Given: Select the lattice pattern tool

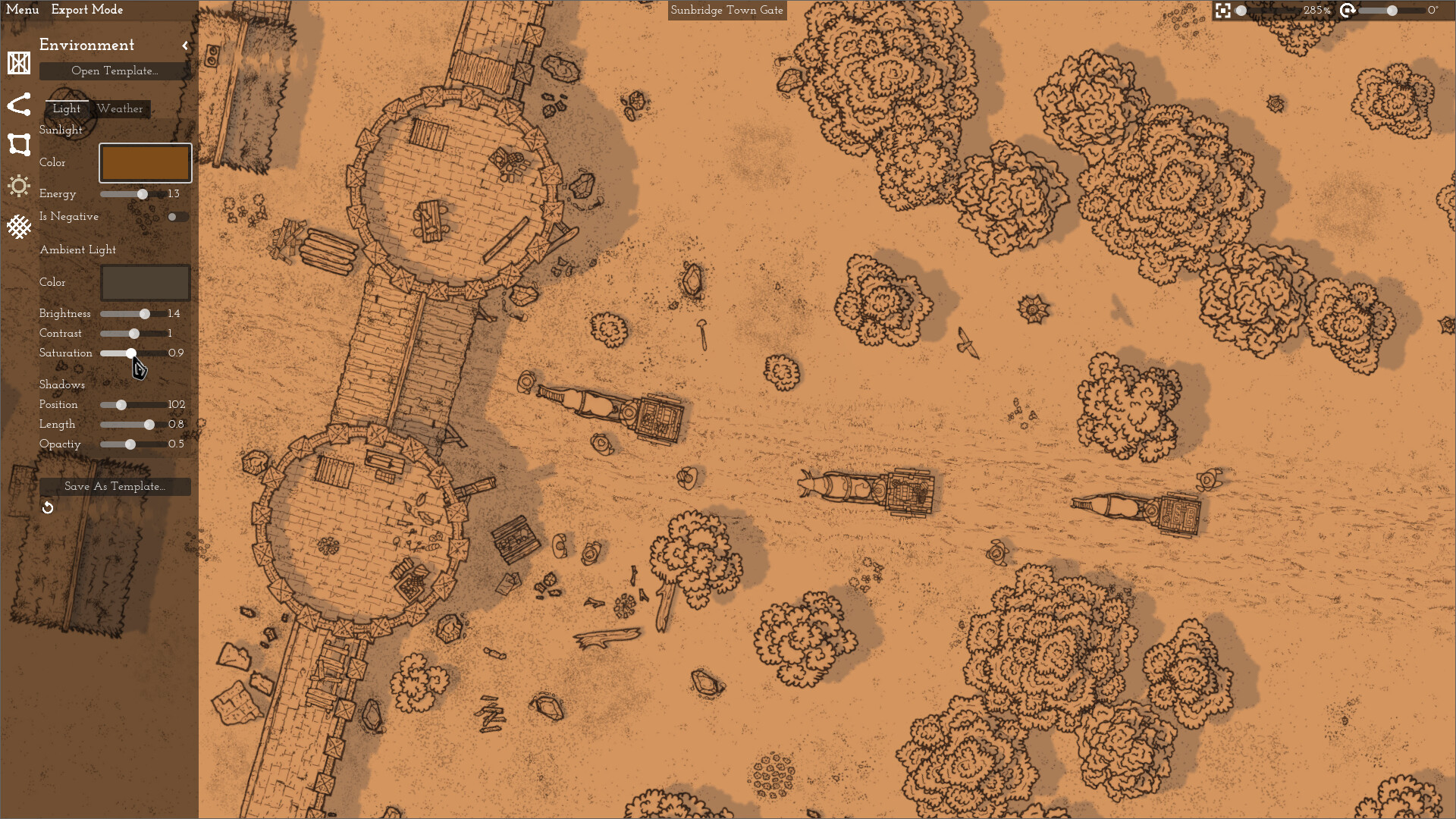Looking at the screenshot, I should (x=18, y=227).
